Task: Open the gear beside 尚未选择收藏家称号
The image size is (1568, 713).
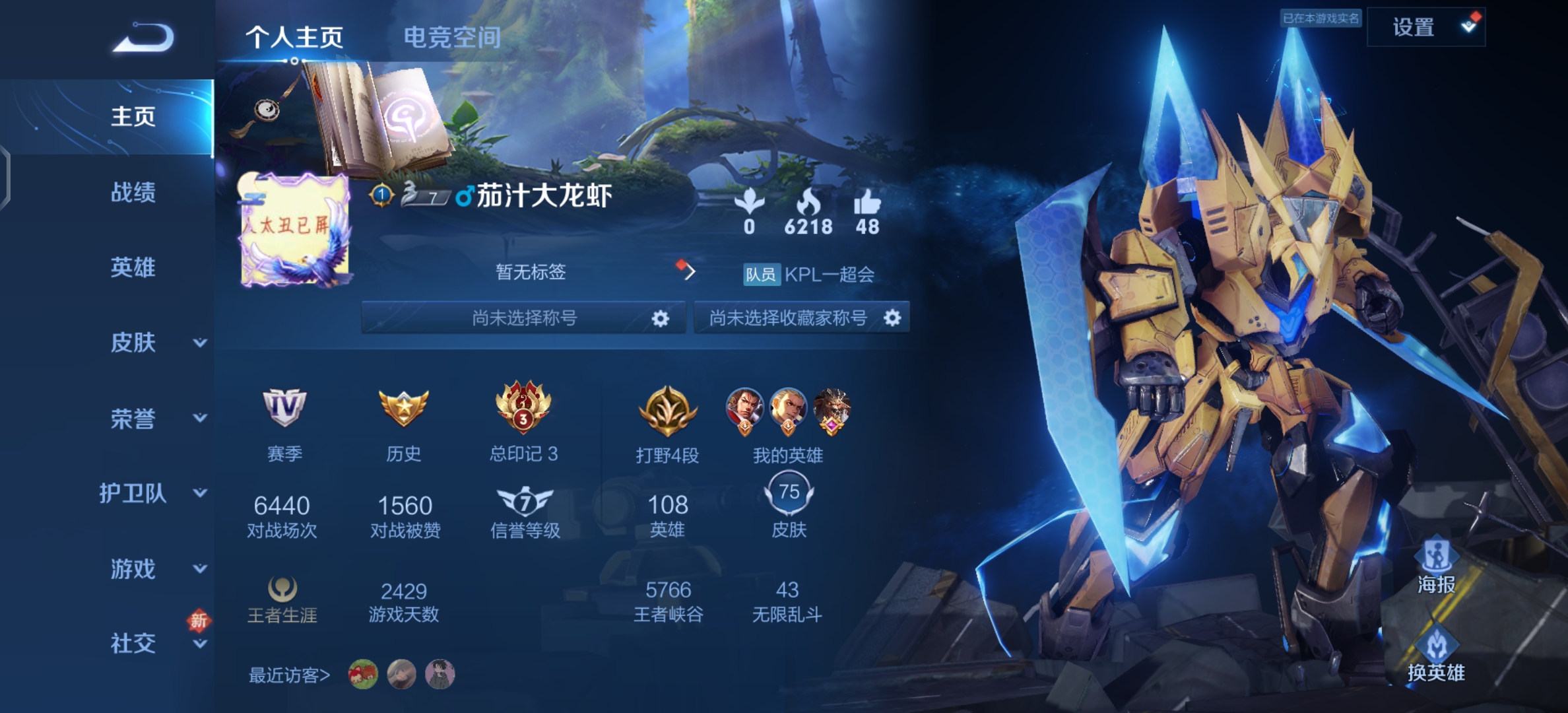Action: click(x=894, y=318)
